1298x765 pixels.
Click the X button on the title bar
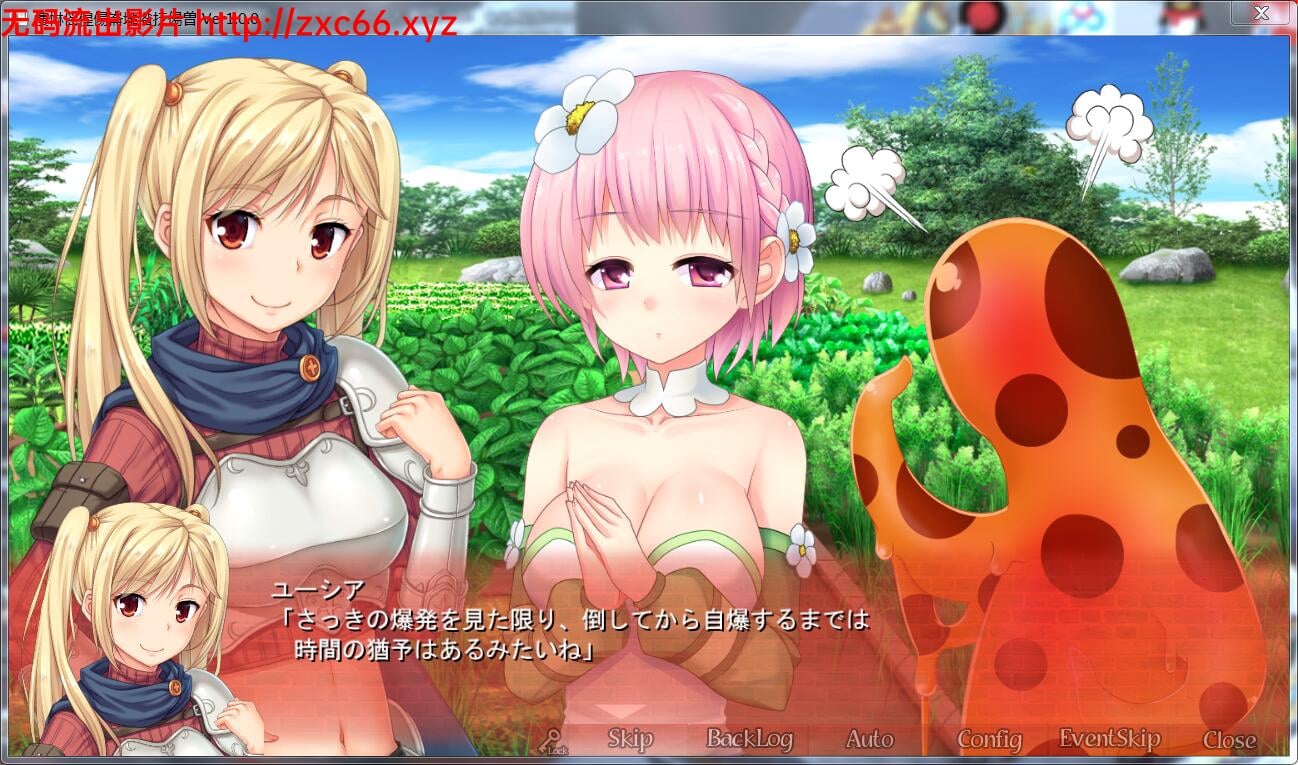[x=1261, y=13]
